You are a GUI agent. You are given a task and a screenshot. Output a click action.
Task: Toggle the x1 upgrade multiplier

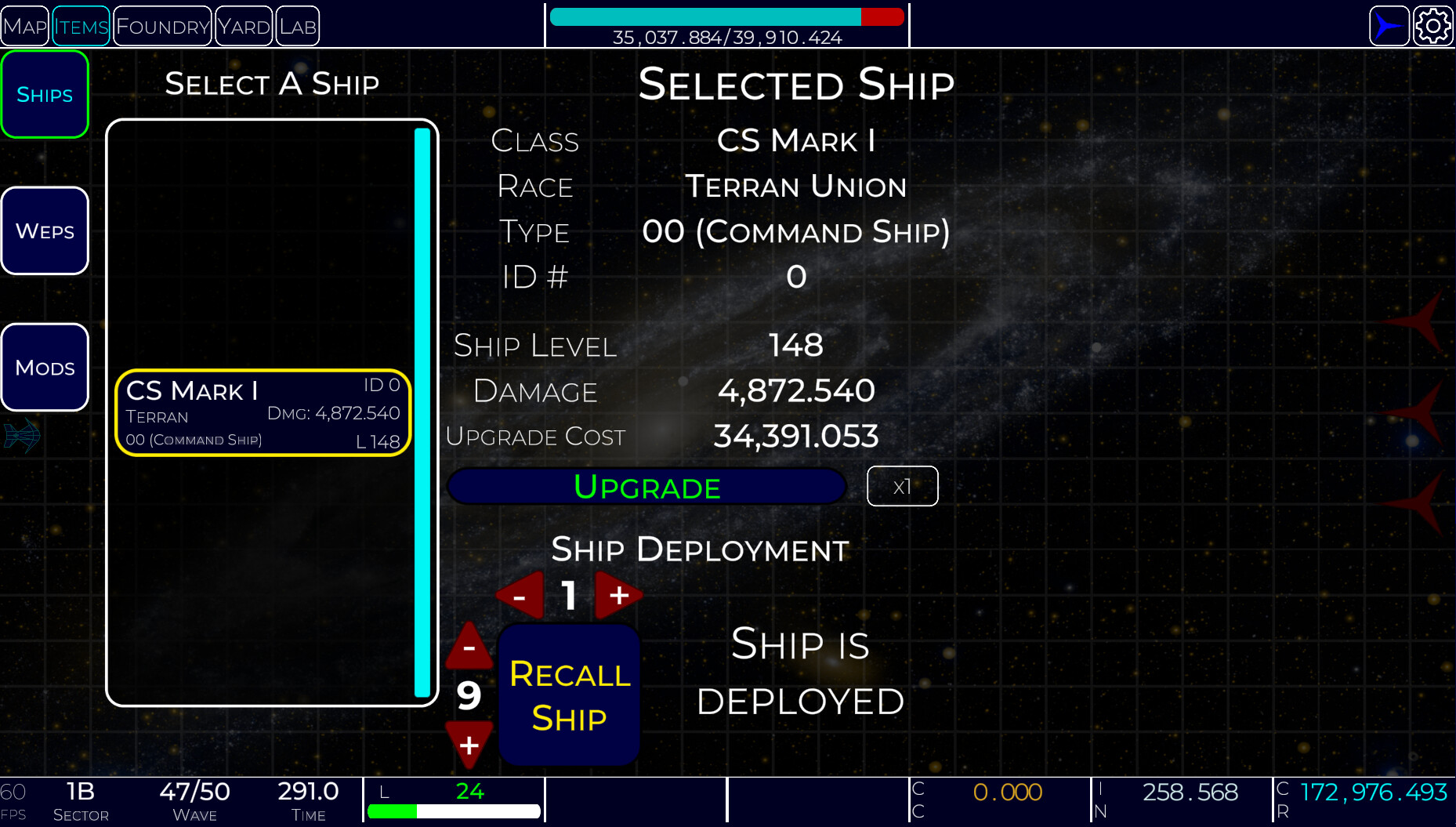[902, 486]
